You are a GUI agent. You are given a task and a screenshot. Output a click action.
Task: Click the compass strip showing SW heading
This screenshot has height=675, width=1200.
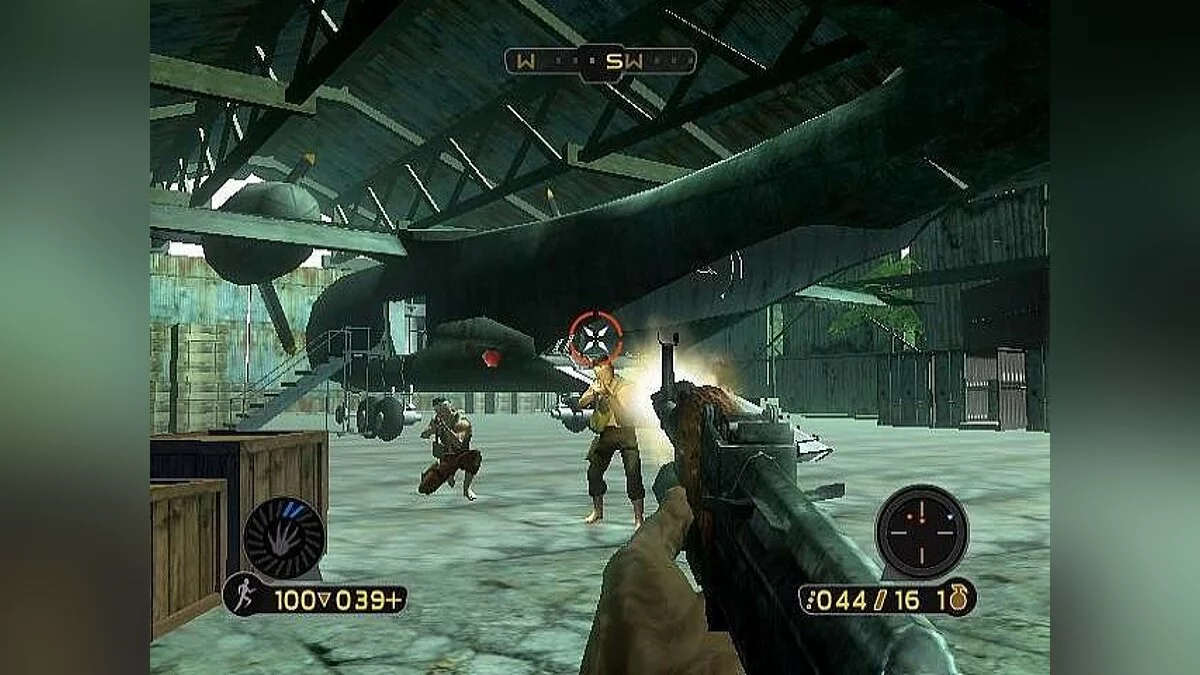600,63
